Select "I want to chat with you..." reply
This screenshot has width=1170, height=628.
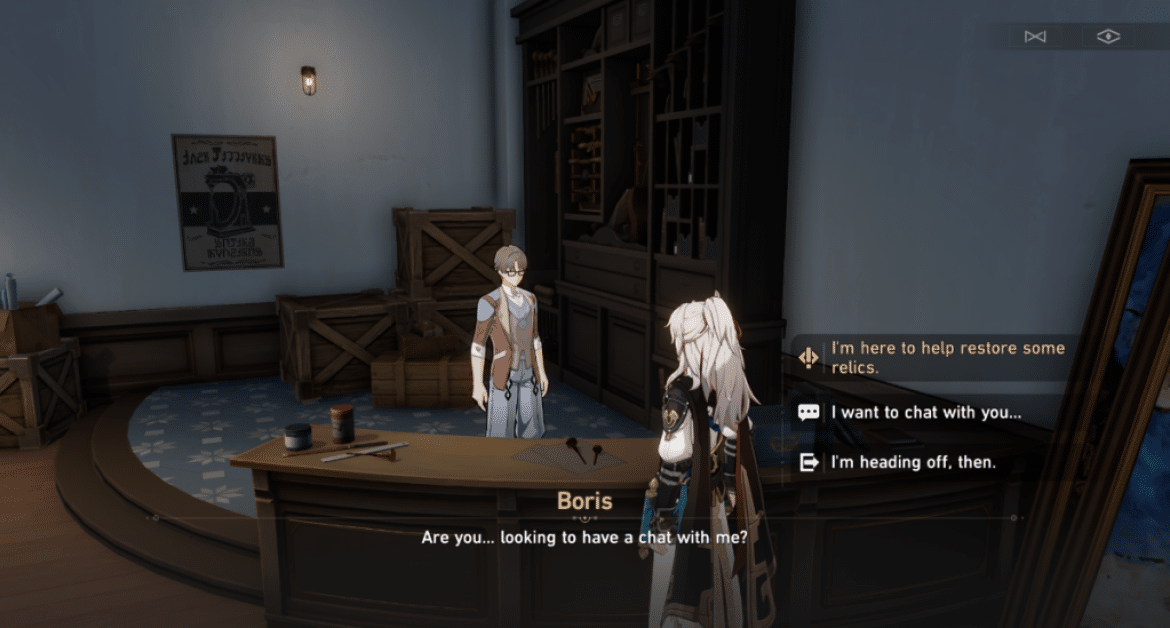coord(925,411)
